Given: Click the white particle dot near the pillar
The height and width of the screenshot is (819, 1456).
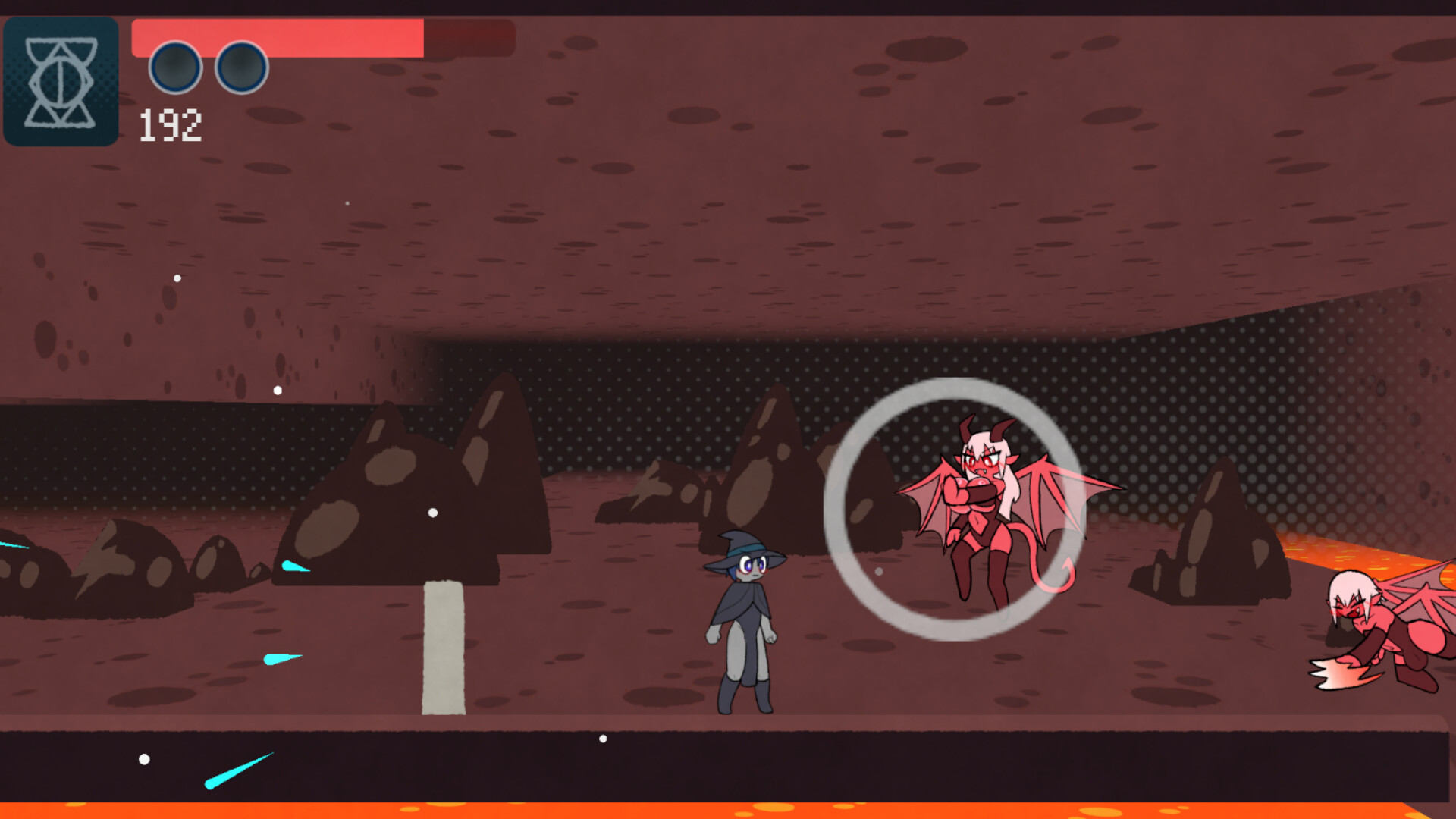Looking at the screenshot, I should [x=431, y=513].
